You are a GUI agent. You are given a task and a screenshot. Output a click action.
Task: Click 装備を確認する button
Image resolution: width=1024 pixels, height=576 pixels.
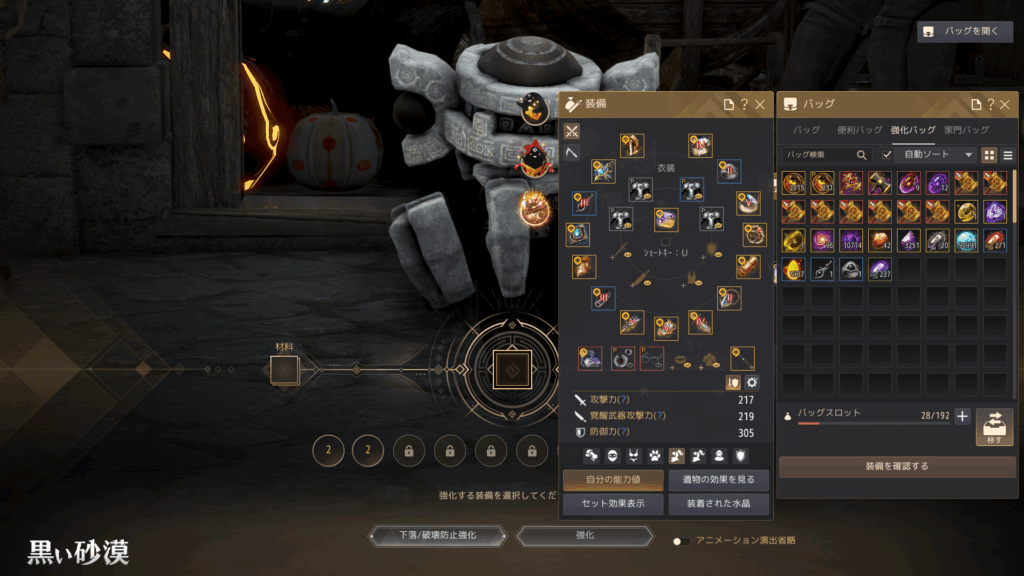coord(897,466)
